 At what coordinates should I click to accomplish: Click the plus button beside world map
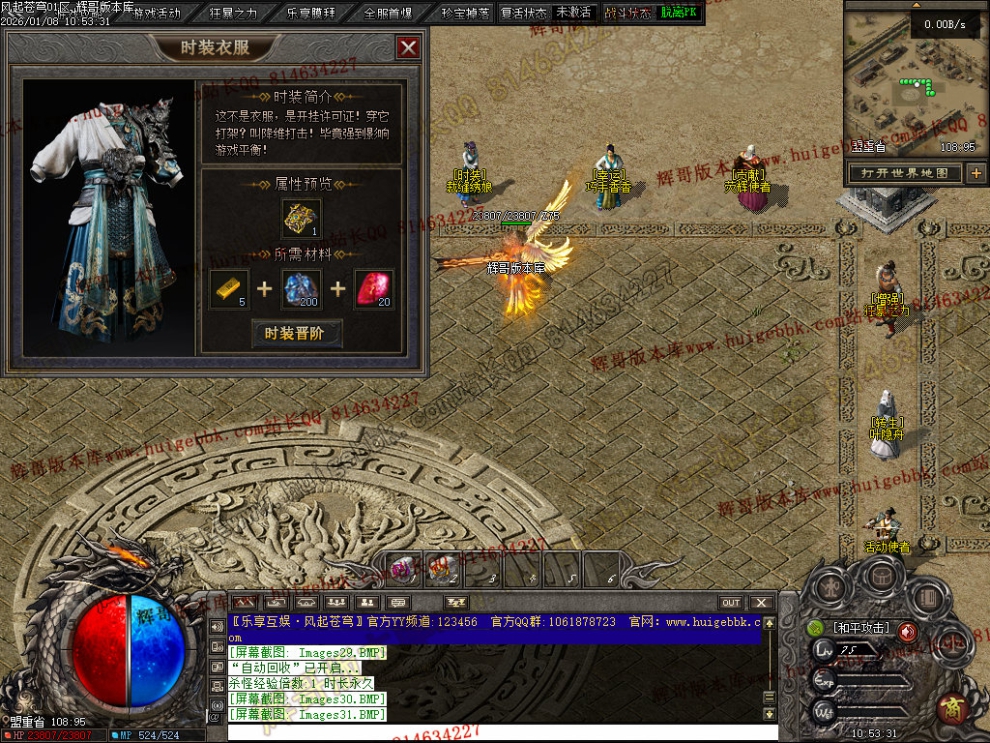(976, 173)
